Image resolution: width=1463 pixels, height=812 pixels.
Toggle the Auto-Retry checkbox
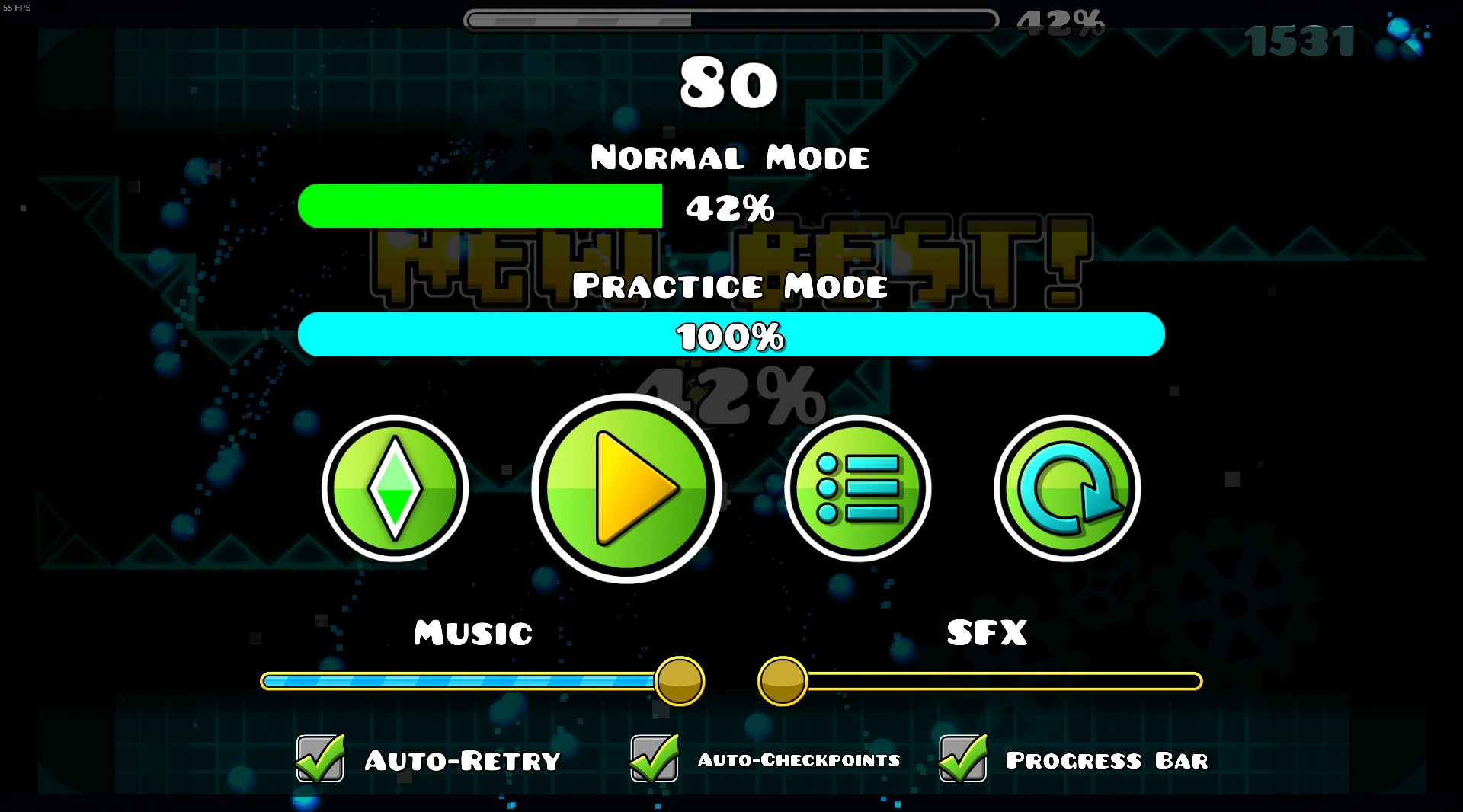(319, 759)
